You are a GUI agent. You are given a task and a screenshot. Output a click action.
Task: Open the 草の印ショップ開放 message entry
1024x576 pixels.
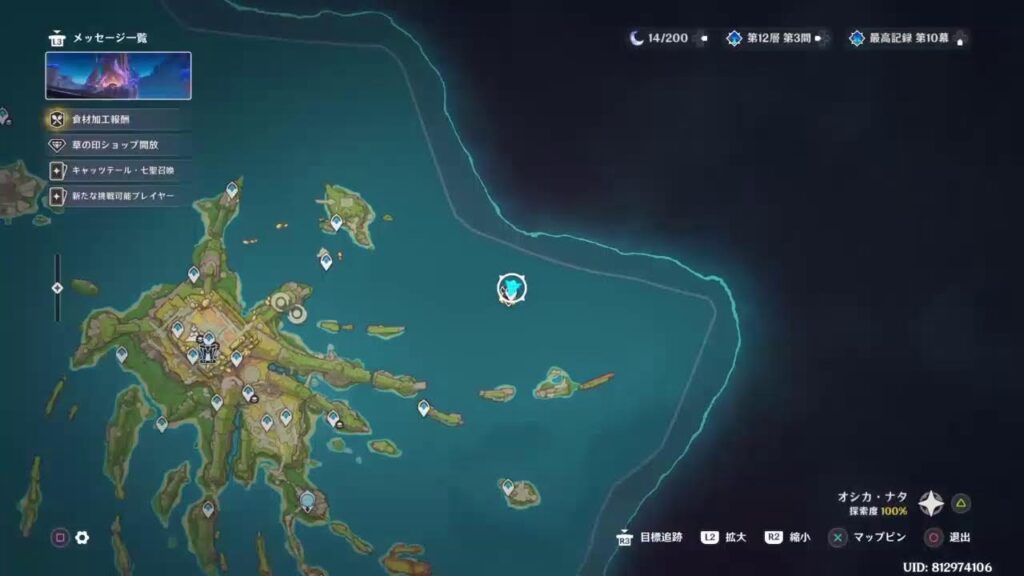(x=115, y=145)
